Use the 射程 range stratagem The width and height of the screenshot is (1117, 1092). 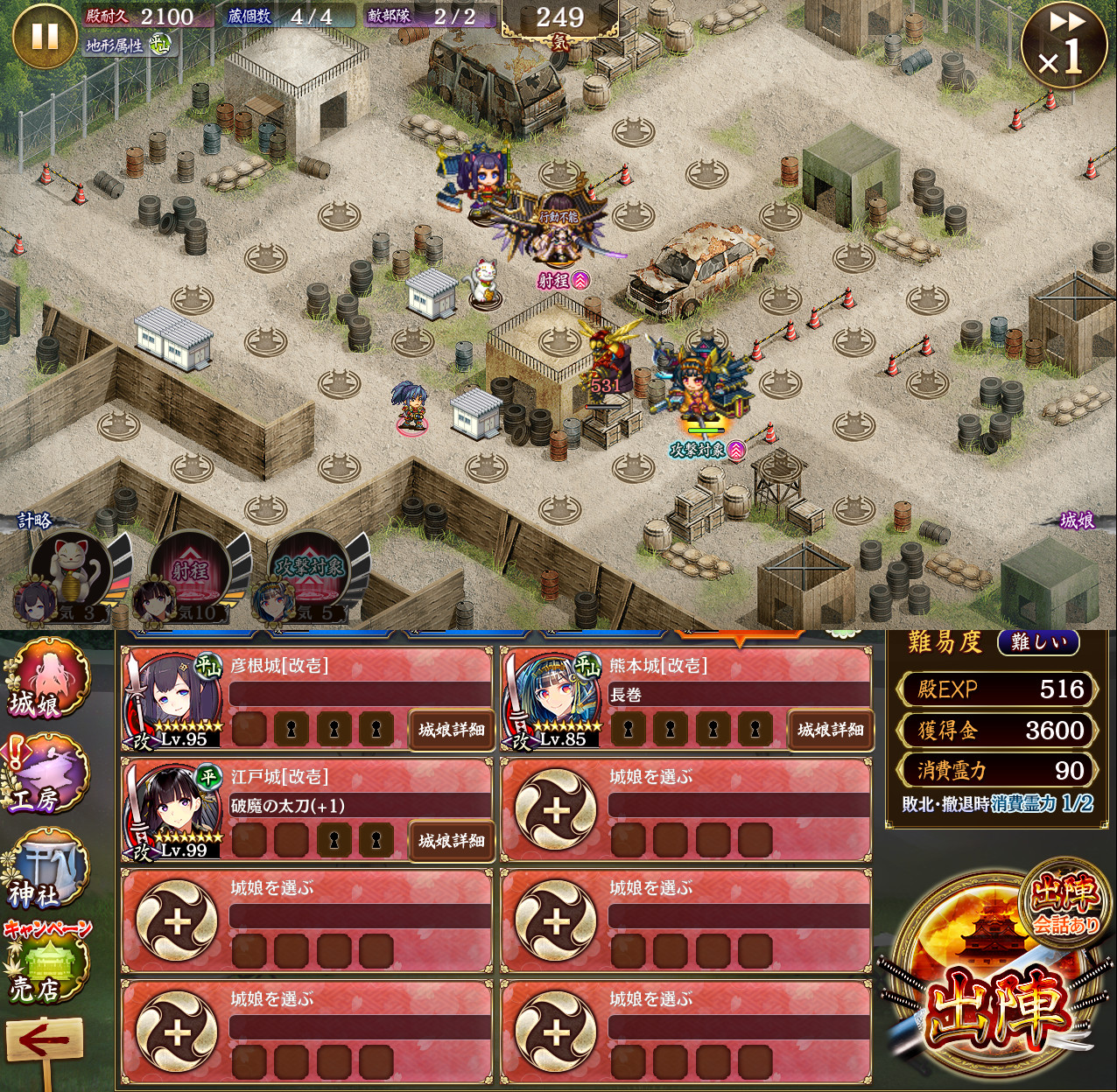click(x=191, y=570)
